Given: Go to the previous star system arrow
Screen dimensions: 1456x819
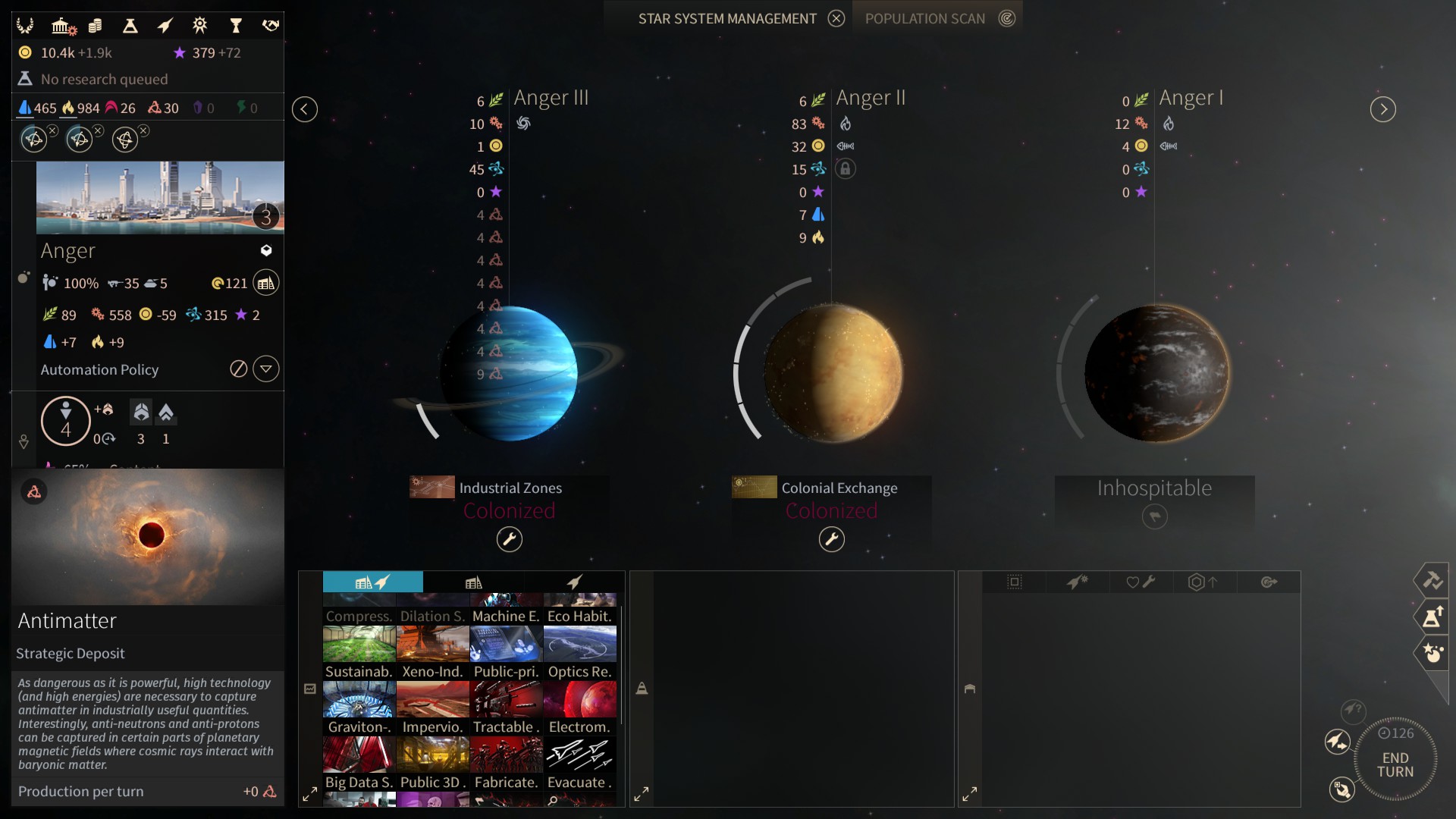Looking at the screenshot, I should click(x=304, y=109).
